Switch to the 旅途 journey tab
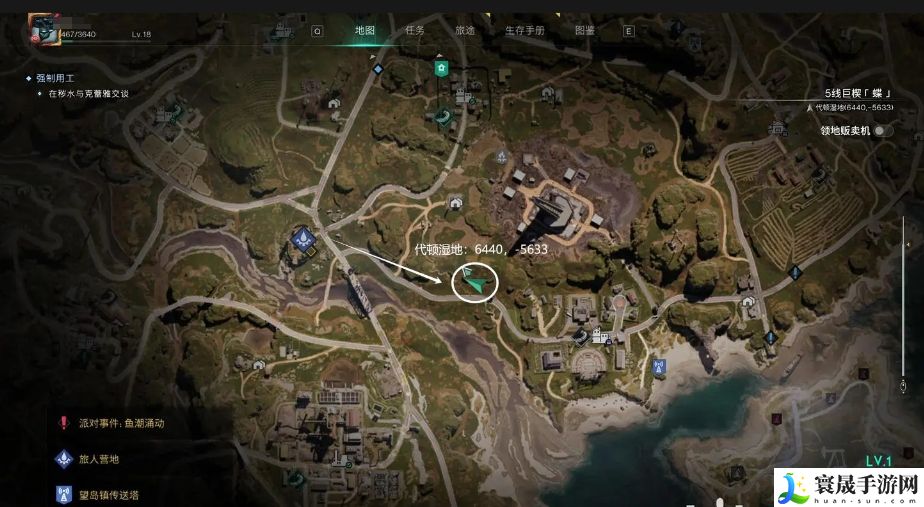This screenshot has height=507, width=924. 465,30
